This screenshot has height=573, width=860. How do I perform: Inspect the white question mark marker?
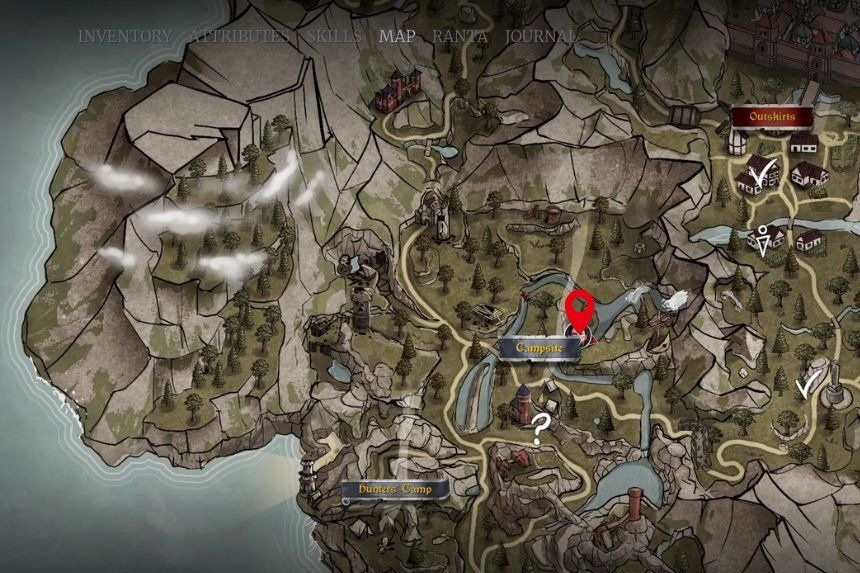[x=541, y=428]
